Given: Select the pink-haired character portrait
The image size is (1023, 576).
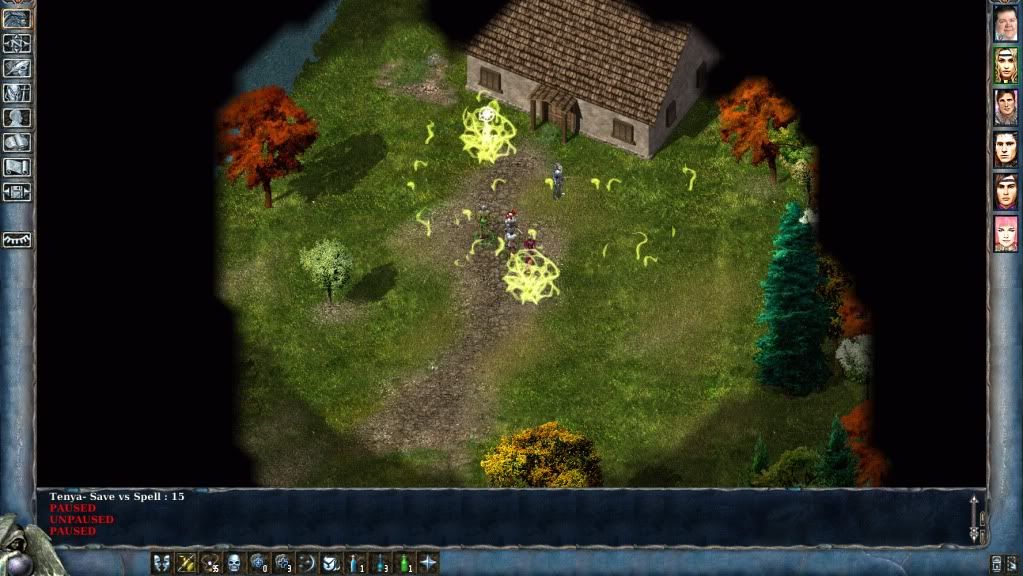Looking at the screenshot, I should click(1005, 233).
